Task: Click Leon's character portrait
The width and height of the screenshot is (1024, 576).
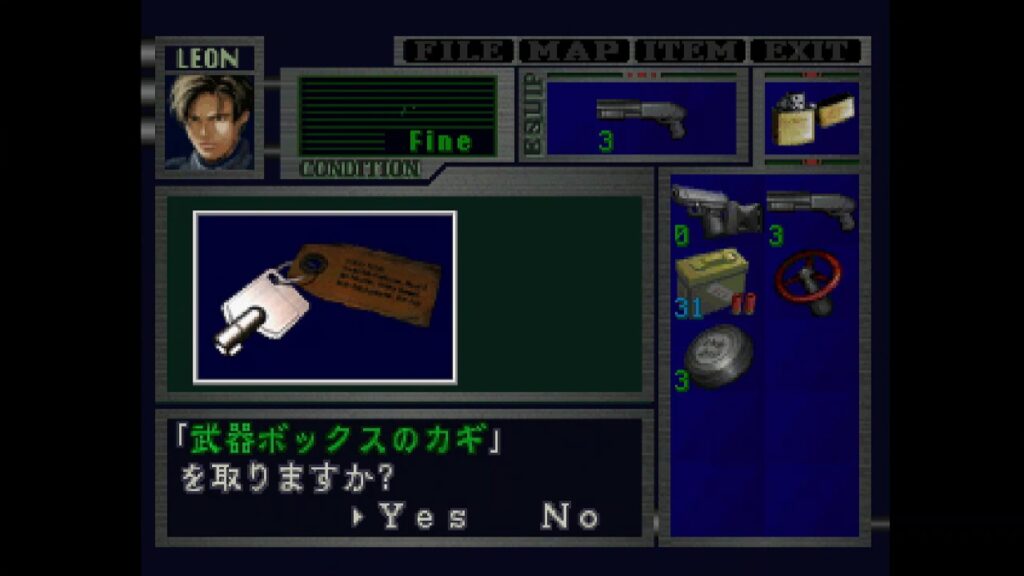Action: tap(210, 120)
